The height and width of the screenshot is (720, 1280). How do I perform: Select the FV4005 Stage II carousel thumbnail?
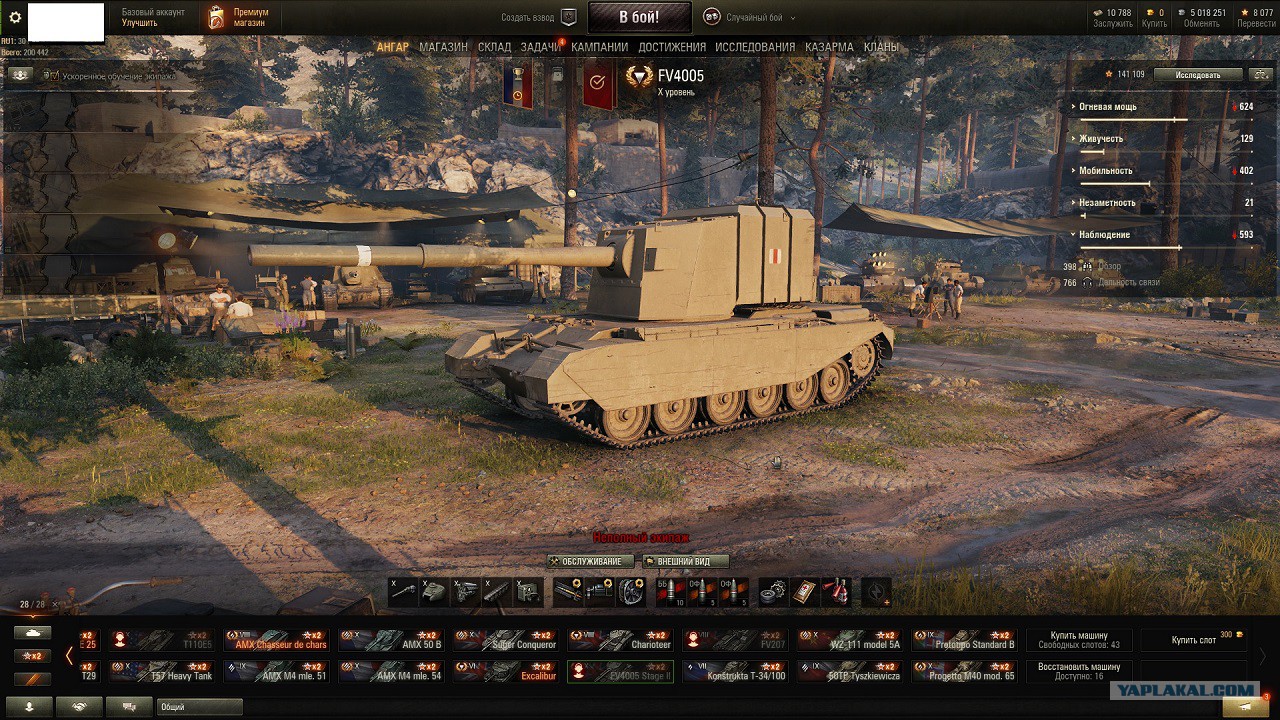[619, 672]
